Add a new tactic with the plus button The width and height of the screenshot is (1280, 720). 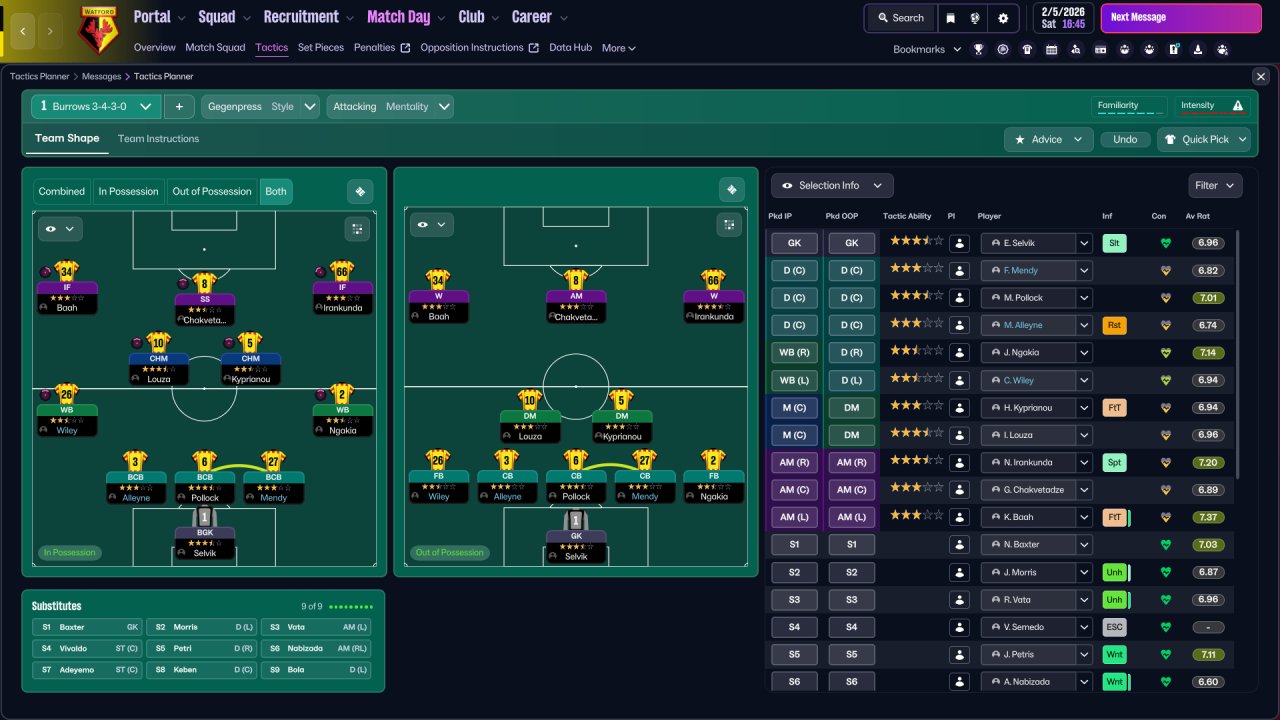click(179, 107)
